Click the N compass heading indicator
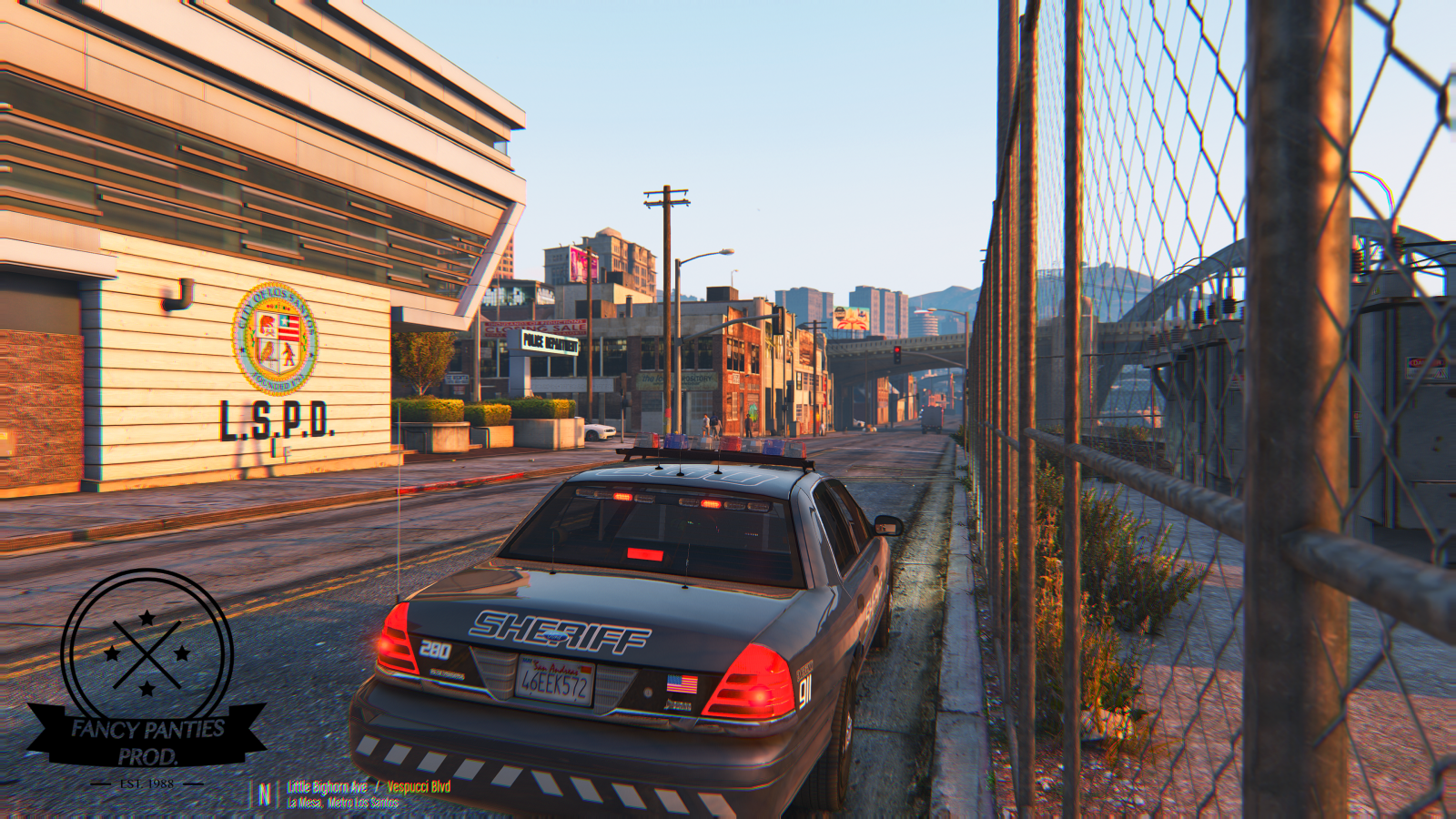 [x=264, y=794]
